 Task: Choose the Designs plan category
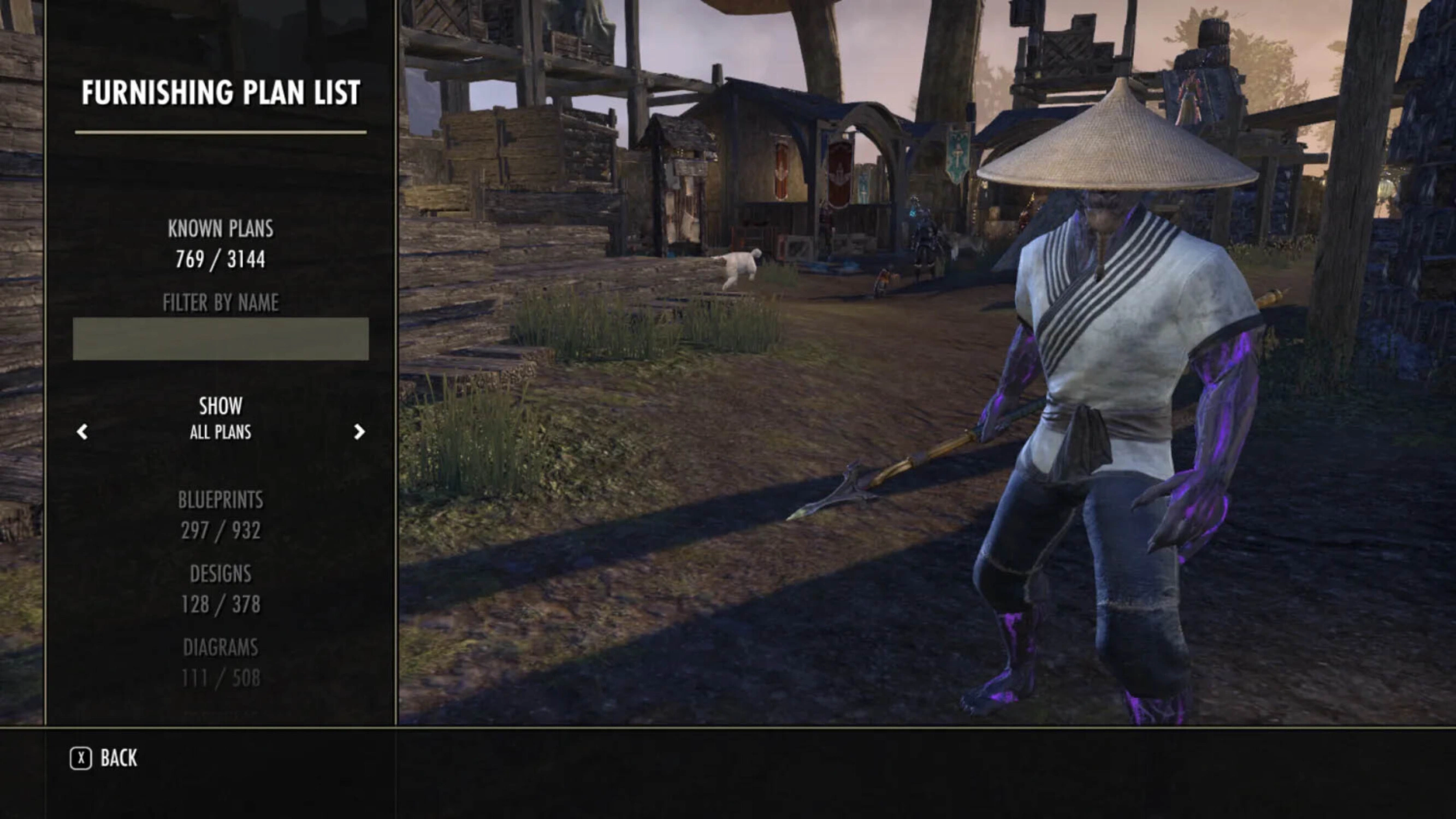click(221, 589)
